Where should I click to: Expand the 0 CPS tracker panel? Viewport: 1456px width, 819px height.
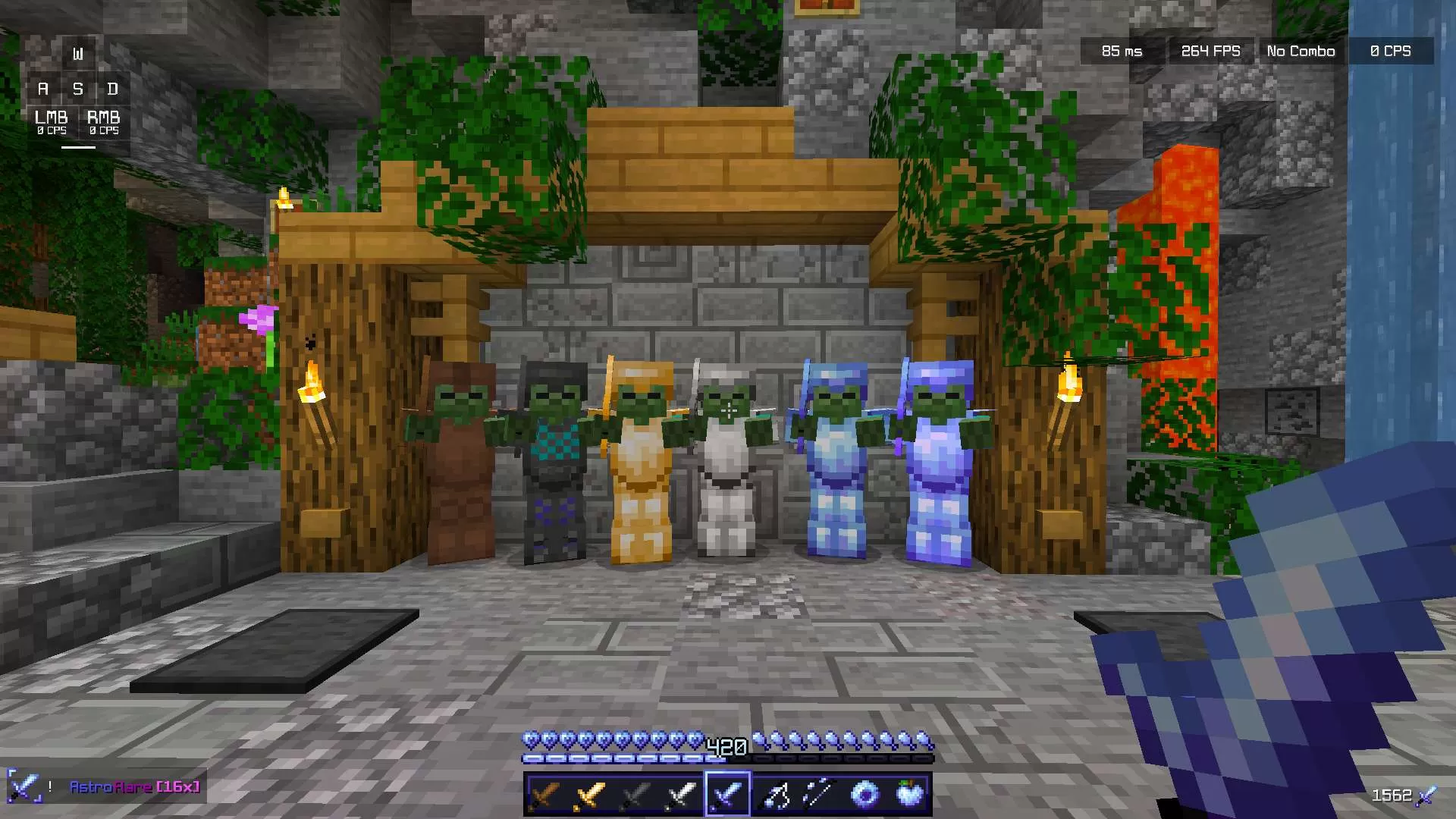[1391, 51]
